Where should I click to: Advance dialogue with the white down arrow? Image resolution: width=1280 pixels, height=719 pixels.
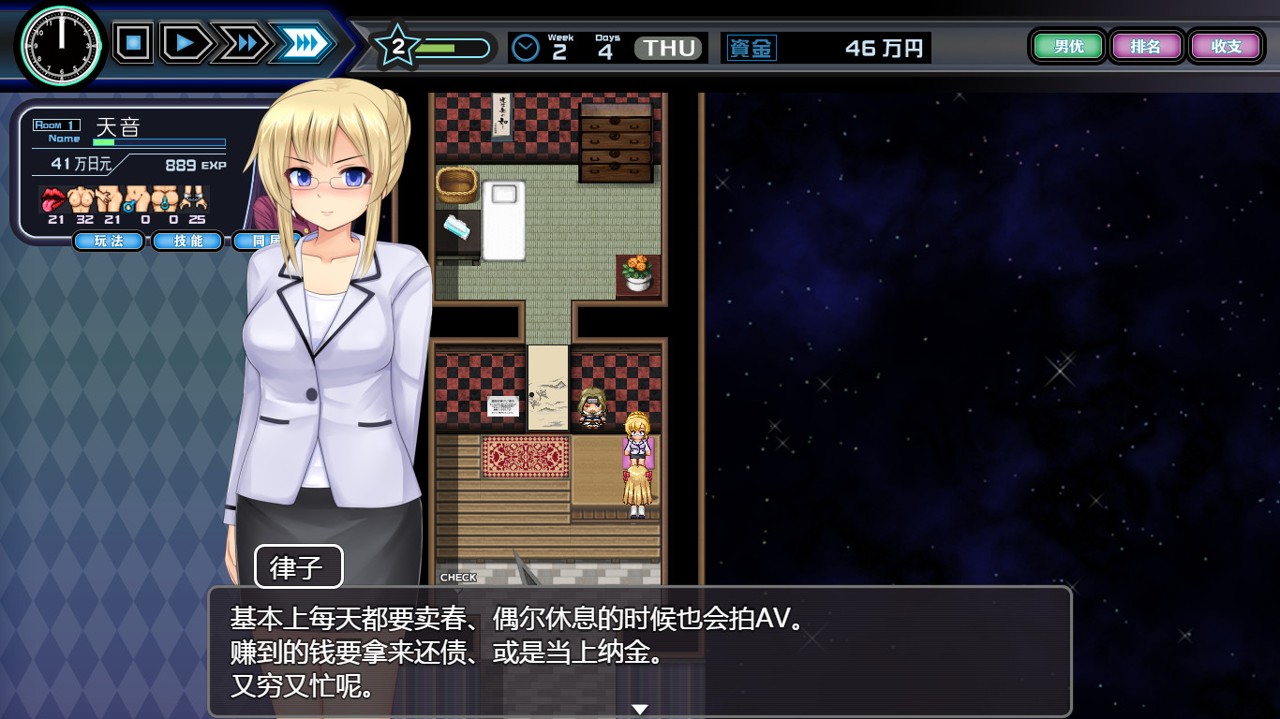point(640,709)
